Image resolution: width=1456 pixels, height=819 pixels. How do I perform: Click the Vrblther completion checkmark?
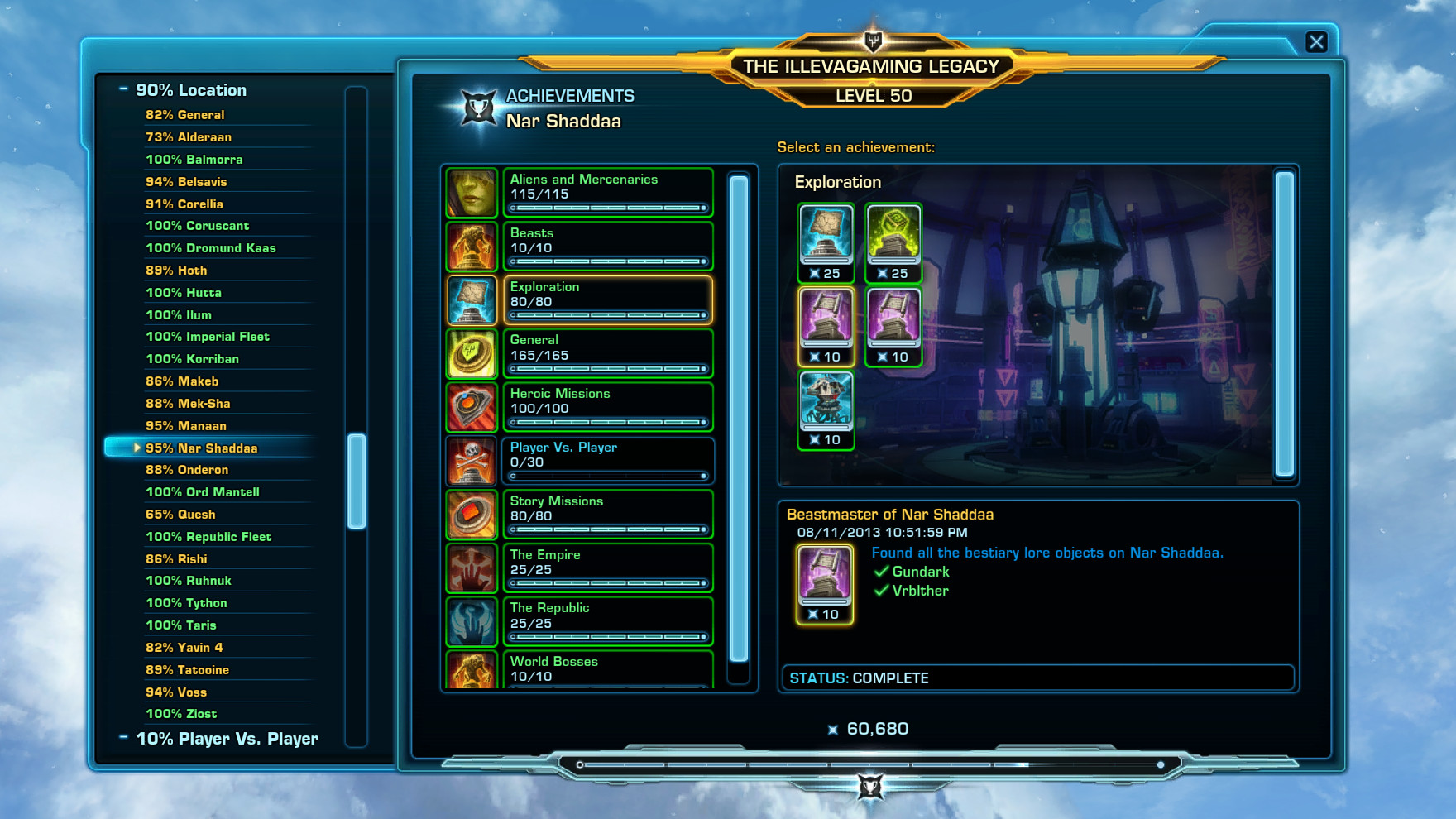click(x=881, y=591)
